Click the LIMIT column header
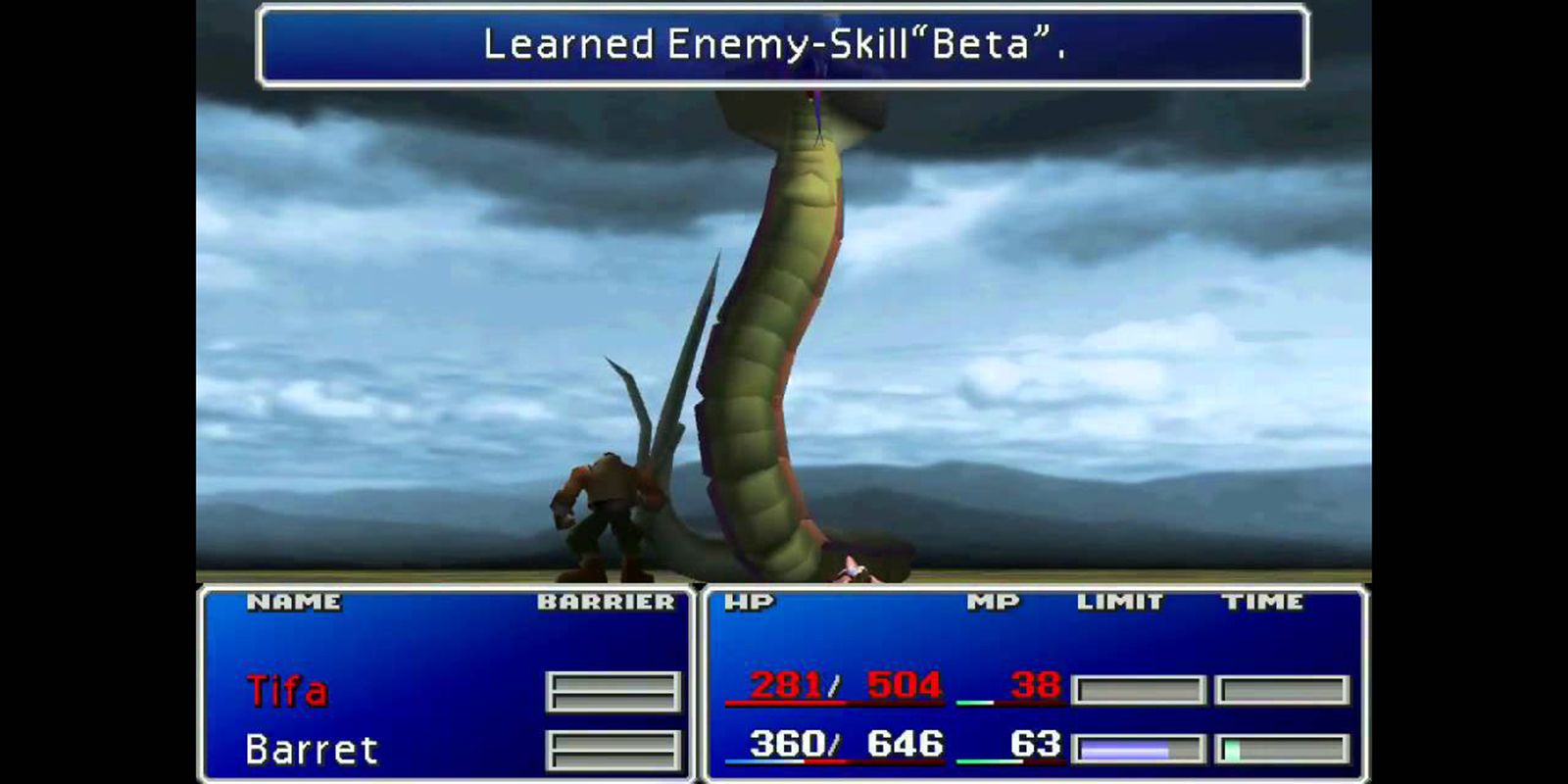This screenshot has width=1568, height=784. [x=1119, y=602]
